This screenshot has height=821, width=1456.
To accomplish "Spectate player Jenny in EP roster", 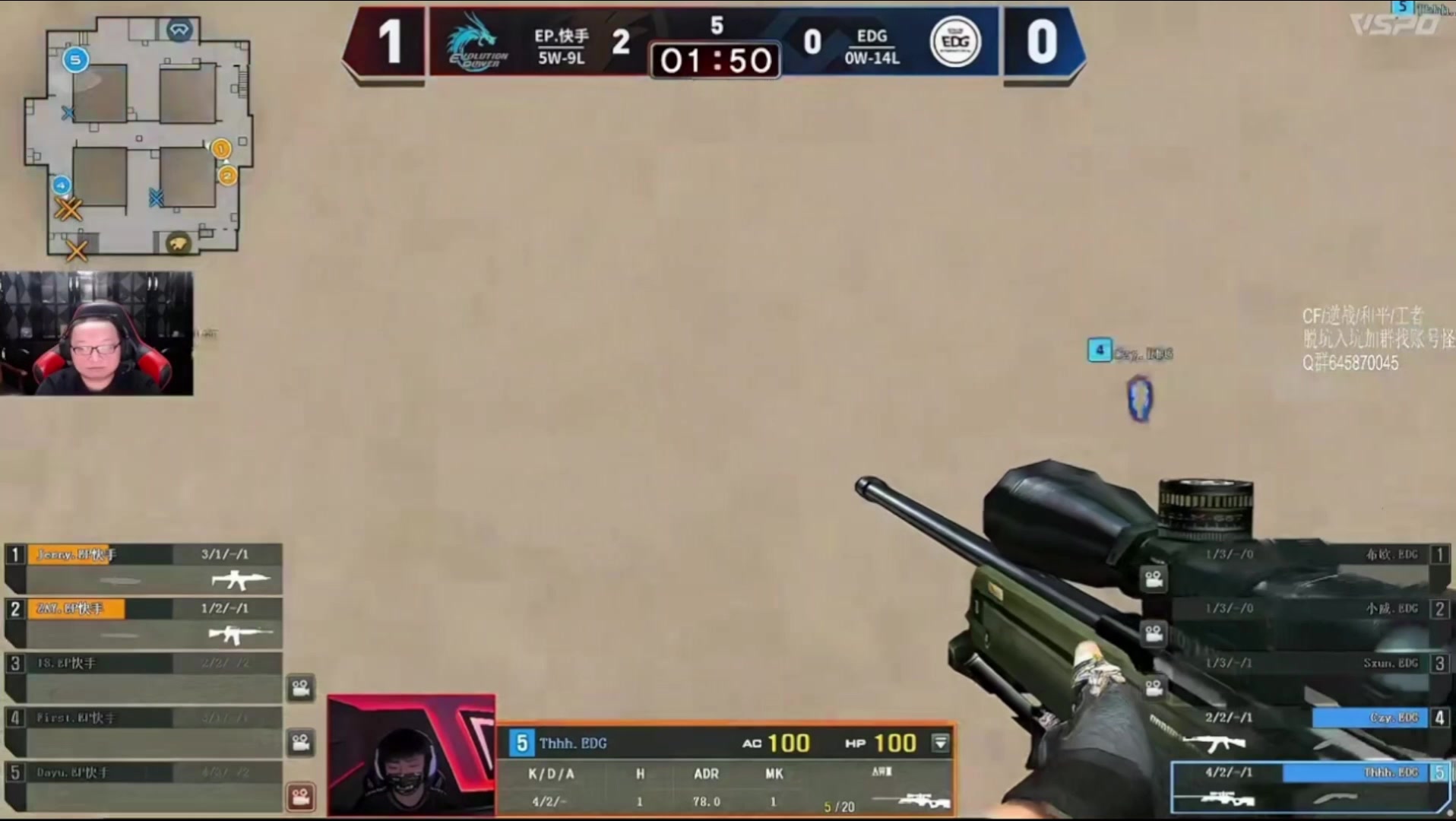I will (x=143, y=567).
